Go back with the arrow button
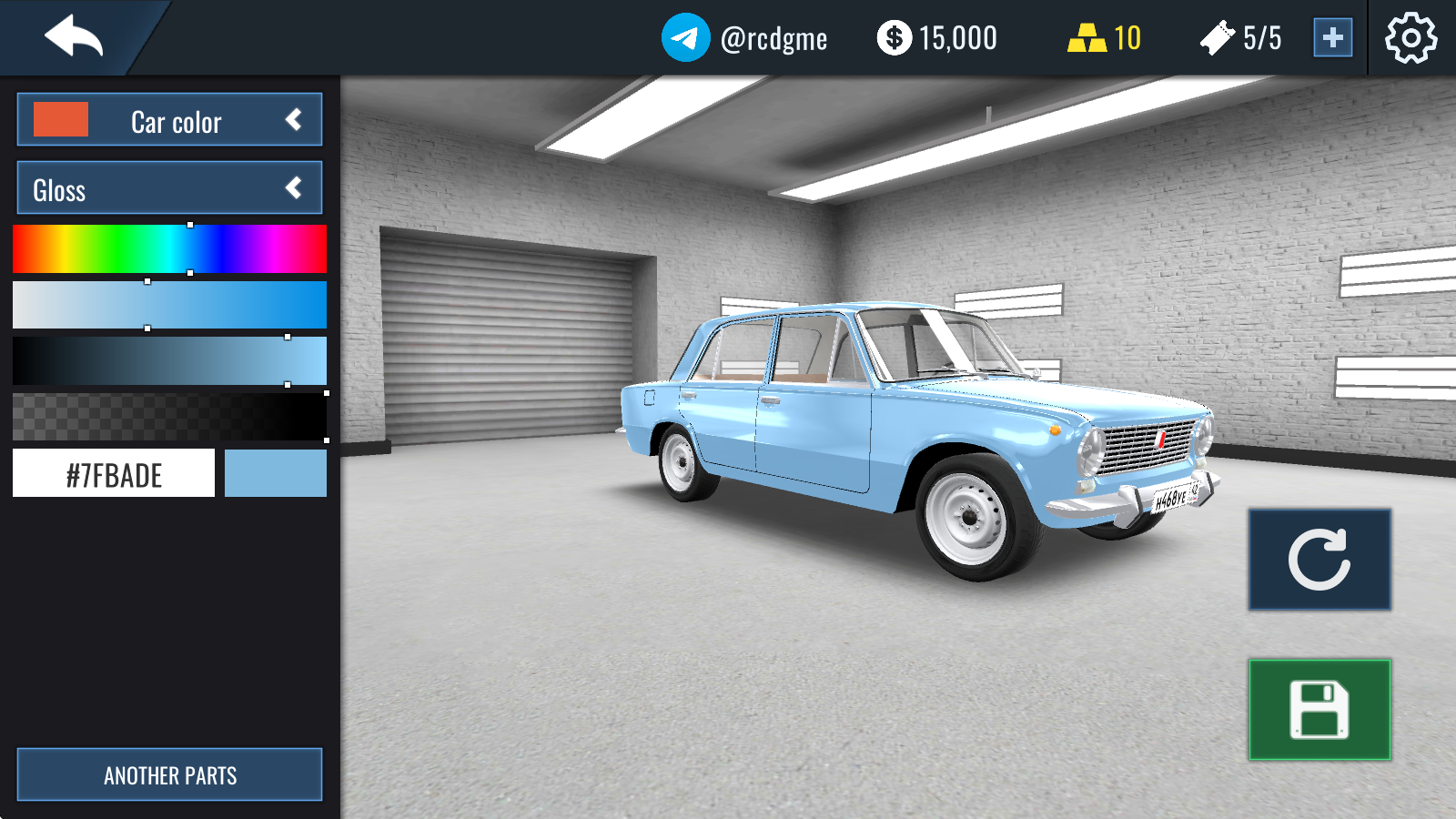This screenshot has width=1456, height=819. tap(74, 37)
